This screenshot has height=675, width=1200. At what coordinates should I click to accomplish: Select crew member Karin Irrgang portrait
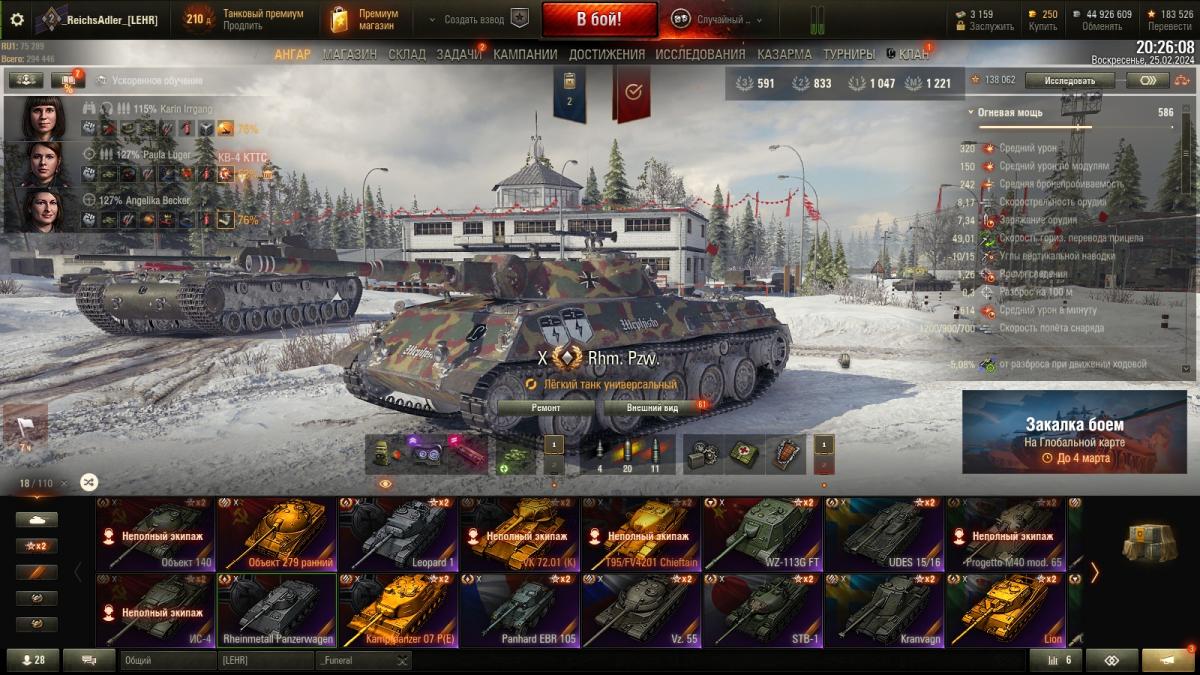click(43, 118)
